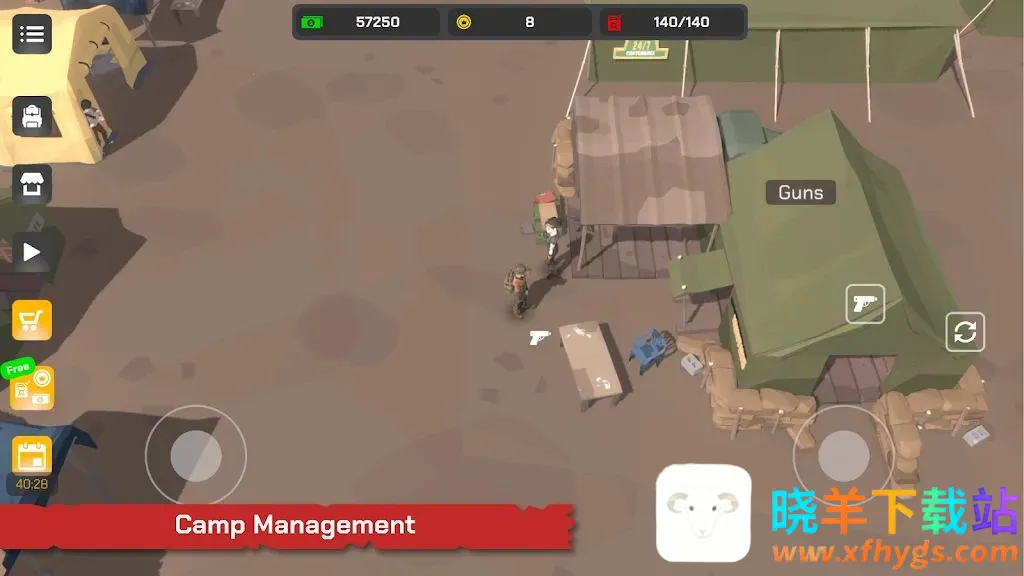Open the backpack inventory
The image size is (1024, 576).
click(x=32, y=116)
